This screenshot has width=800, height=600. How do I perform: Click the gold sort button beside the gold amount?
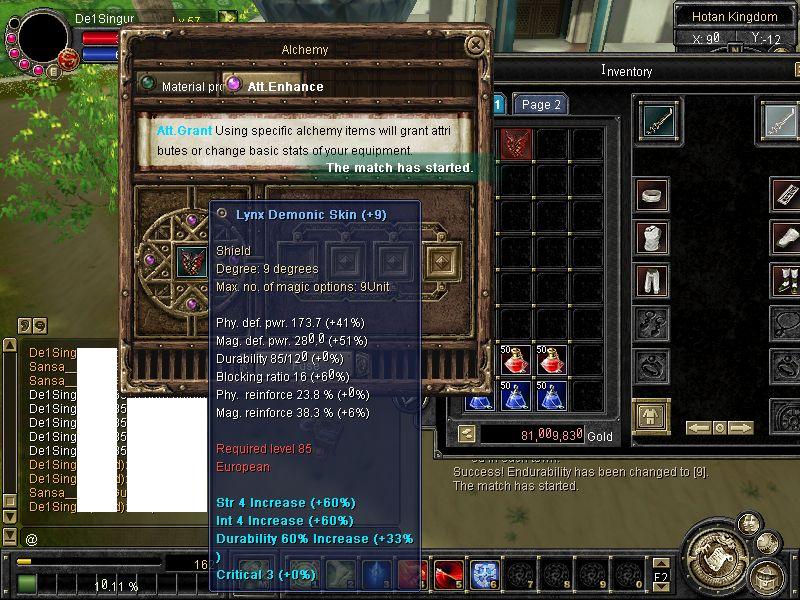466,433
